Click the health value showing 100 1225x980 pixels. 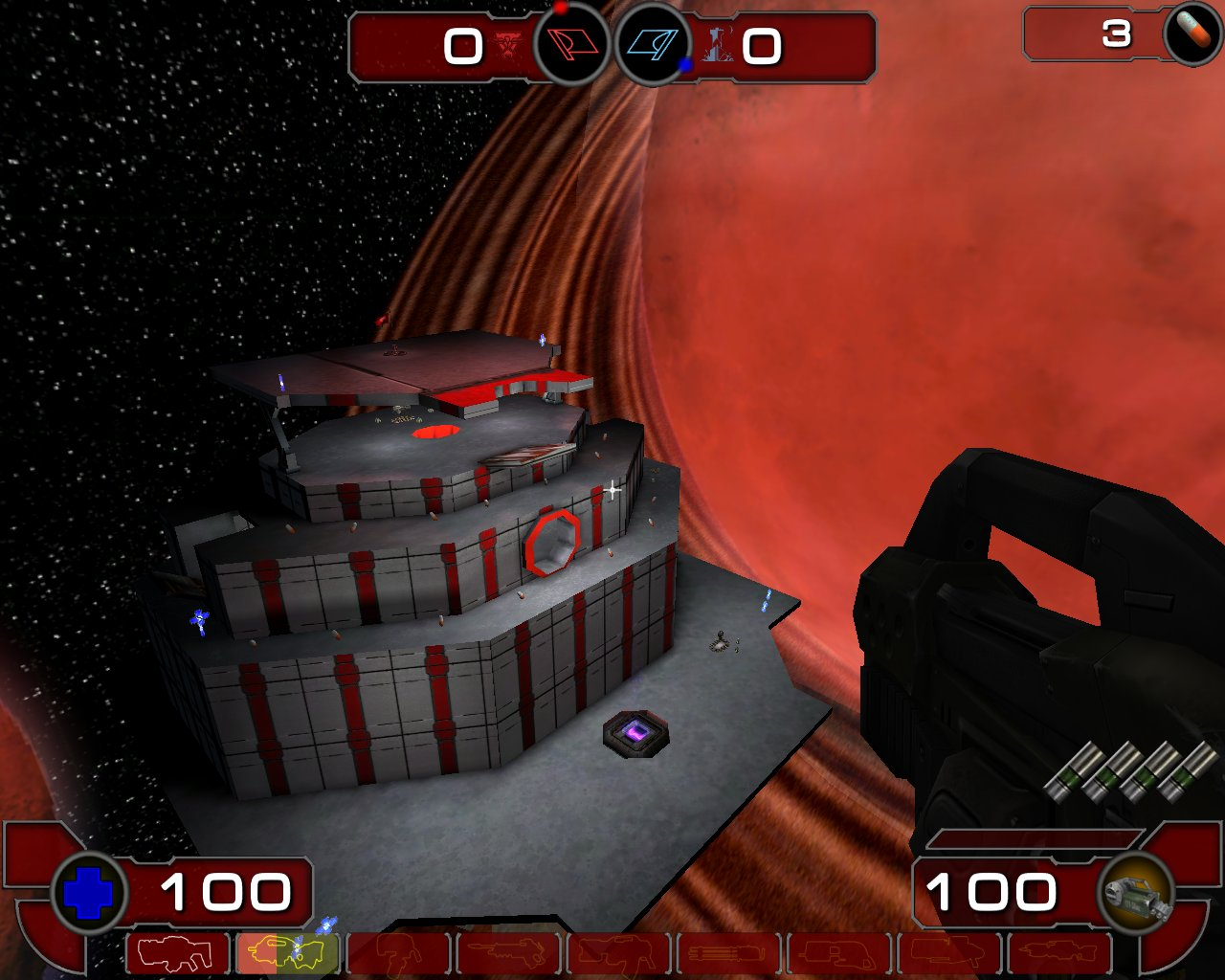tap(227, 893)
